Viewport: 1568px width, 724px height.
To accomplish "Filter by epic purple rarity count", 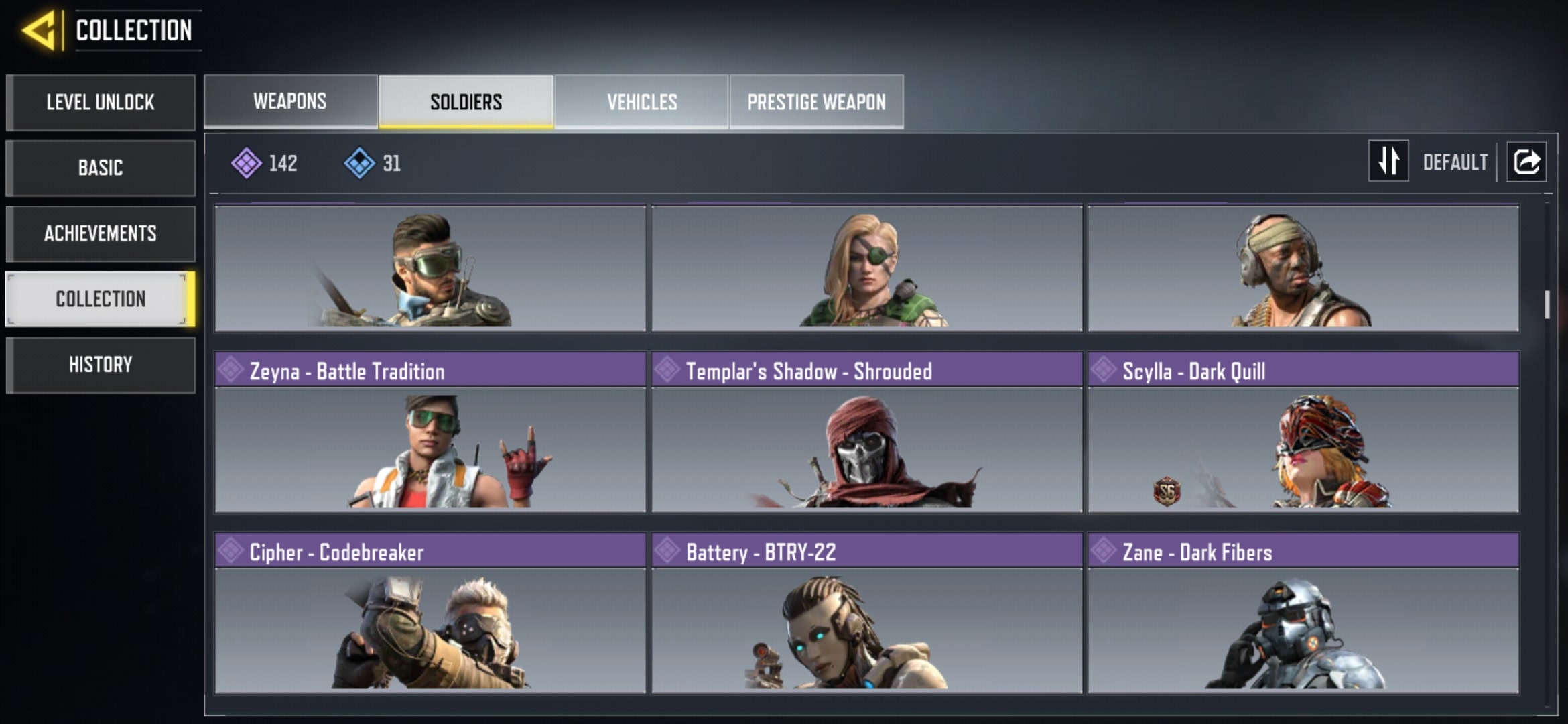I will (265, 163).
